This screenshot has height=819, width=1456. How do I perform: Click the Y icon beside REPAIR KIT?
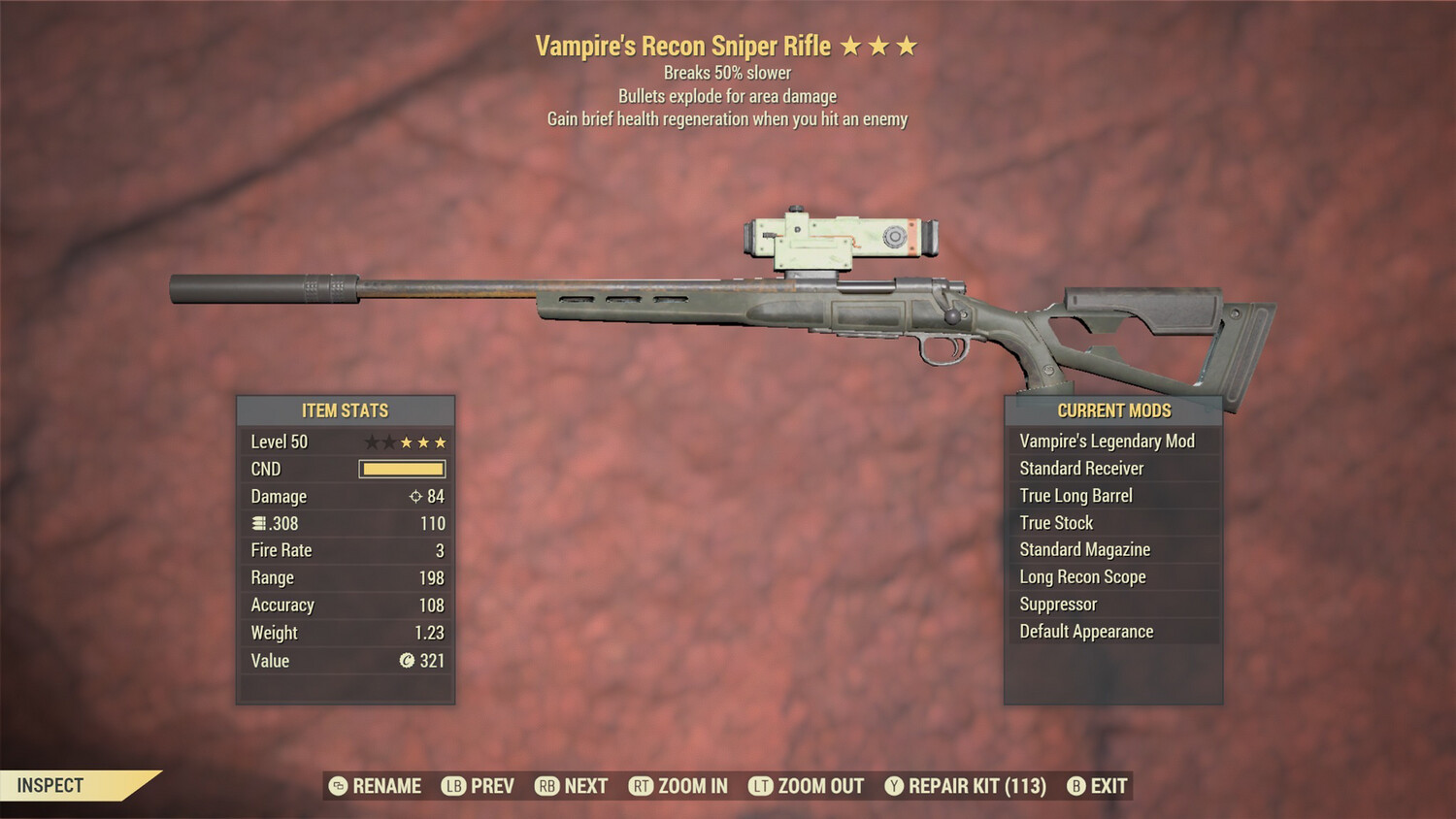(x=895, y=786)
